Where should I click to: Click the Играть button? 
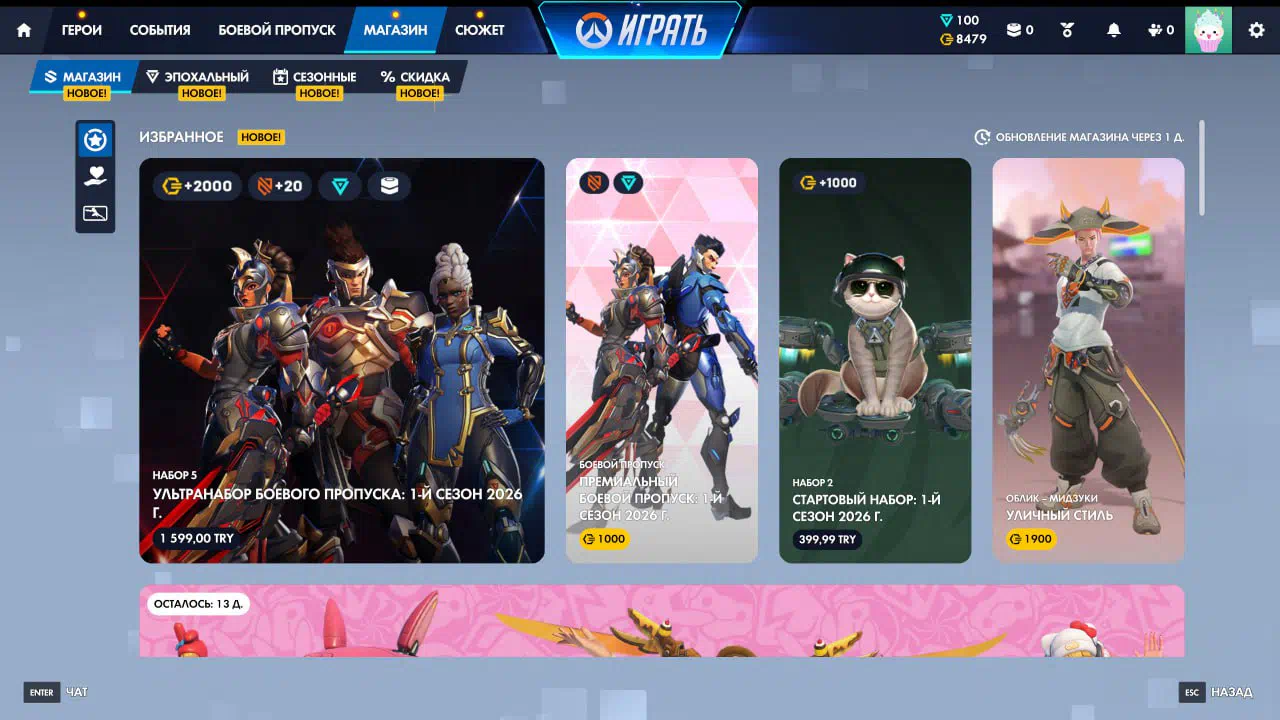click(x=641, y=31)
